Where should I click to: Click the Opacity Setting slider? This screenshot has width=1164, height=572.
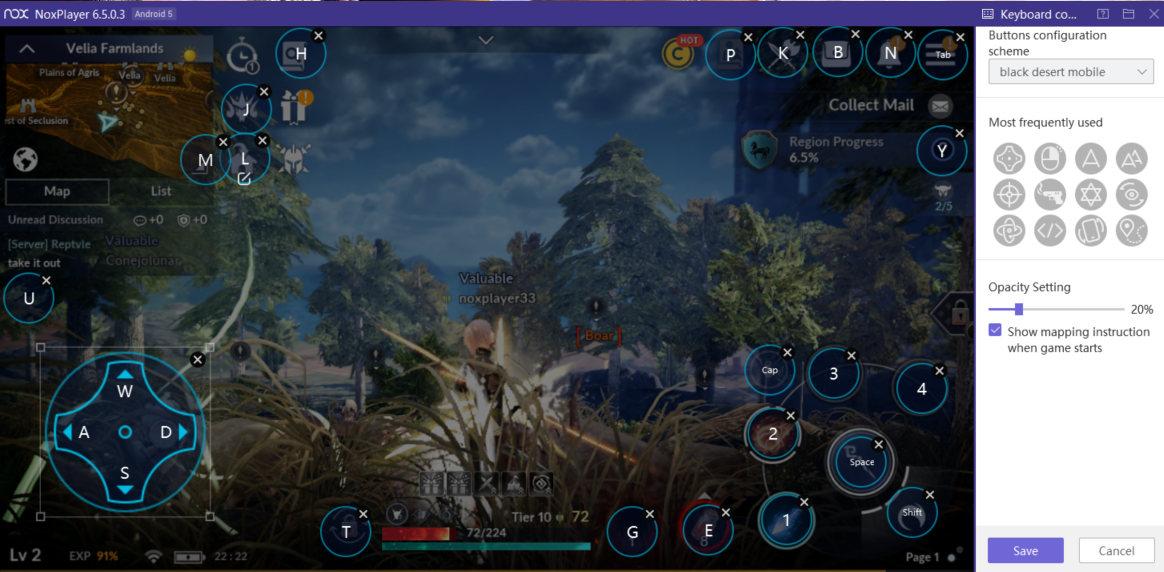[1056, 309]
